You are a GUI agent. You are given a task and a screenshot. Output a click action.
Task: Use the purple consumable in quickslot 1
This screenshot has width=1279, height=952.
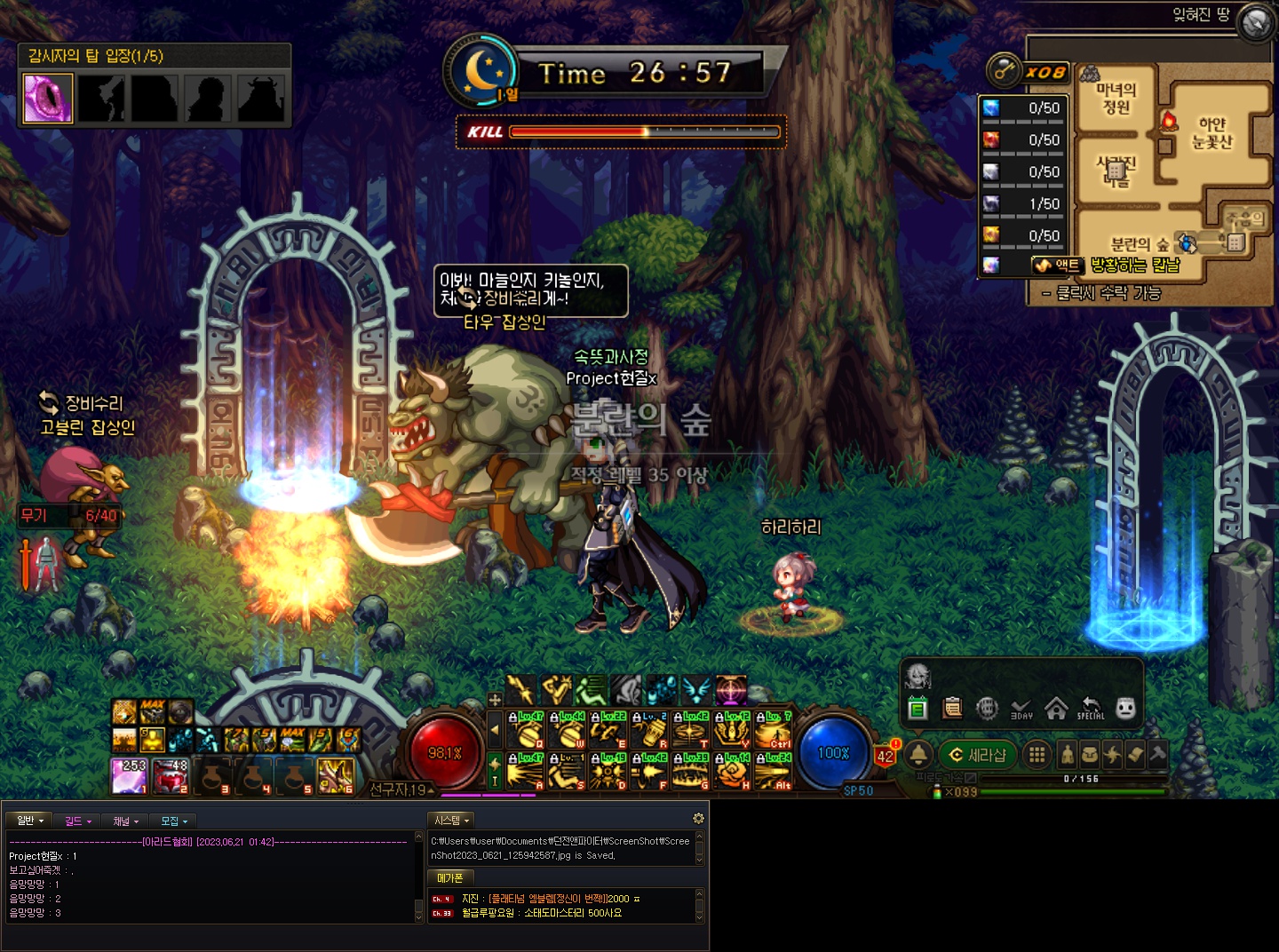[129, 775]
